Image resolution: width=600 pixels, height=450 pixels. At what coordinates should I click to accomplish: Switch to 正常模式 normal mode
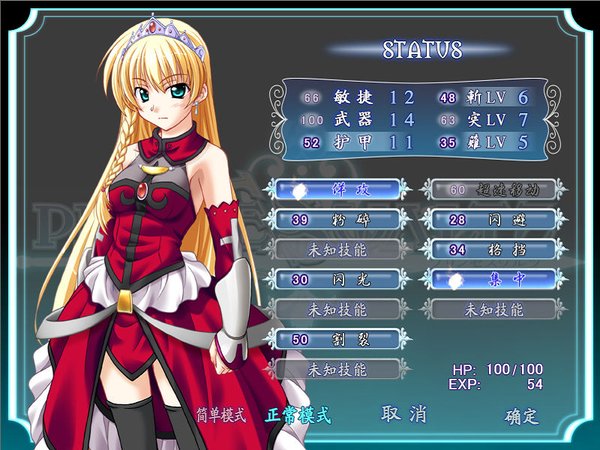click(x=298, y=415)
